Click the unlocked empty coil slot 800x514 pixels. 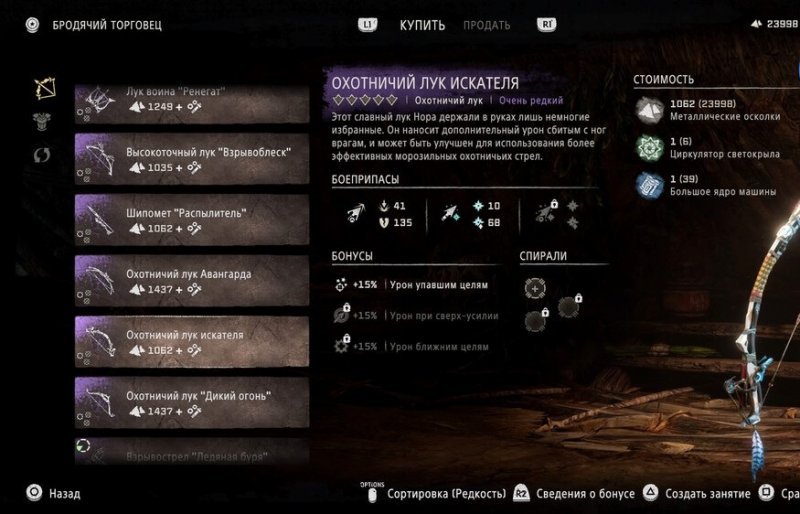click(x=536, y=288)
